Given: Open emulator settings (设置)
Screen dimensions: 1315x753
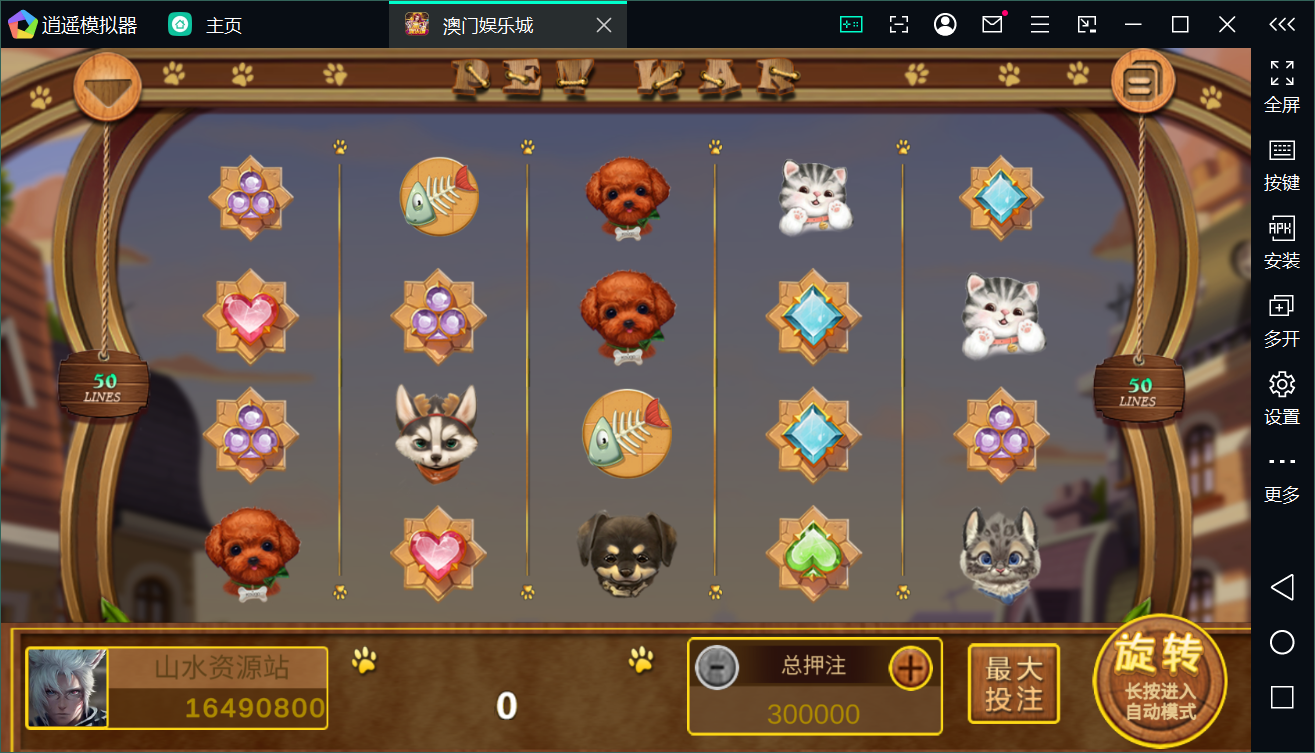Looking at the screenshot, I should coord(1282,386).
